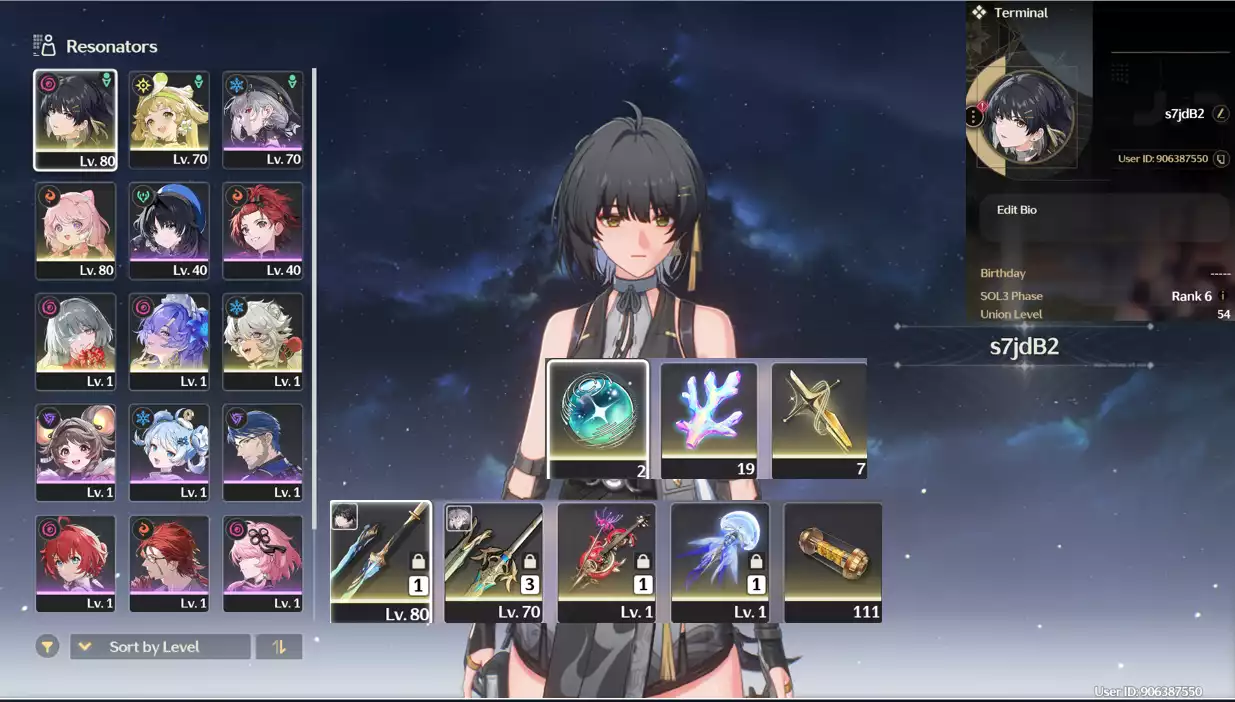Select the blue-beret Lv. 40 resonator
This screenshot has width=1235, height=702.
pos(169,230)
